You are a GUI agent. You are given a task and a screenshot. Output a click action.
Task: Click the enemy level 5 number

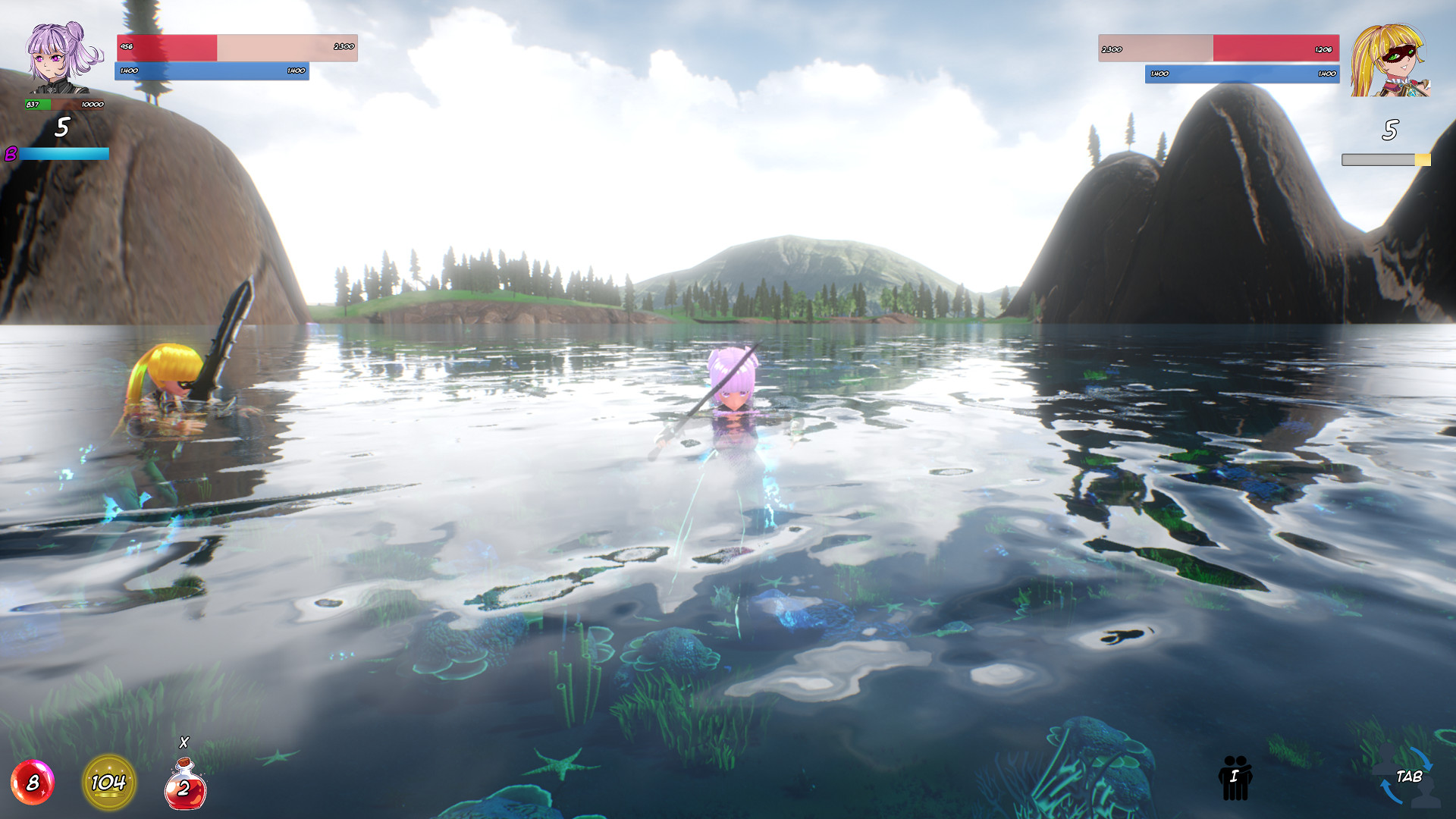coord(1390,130)
